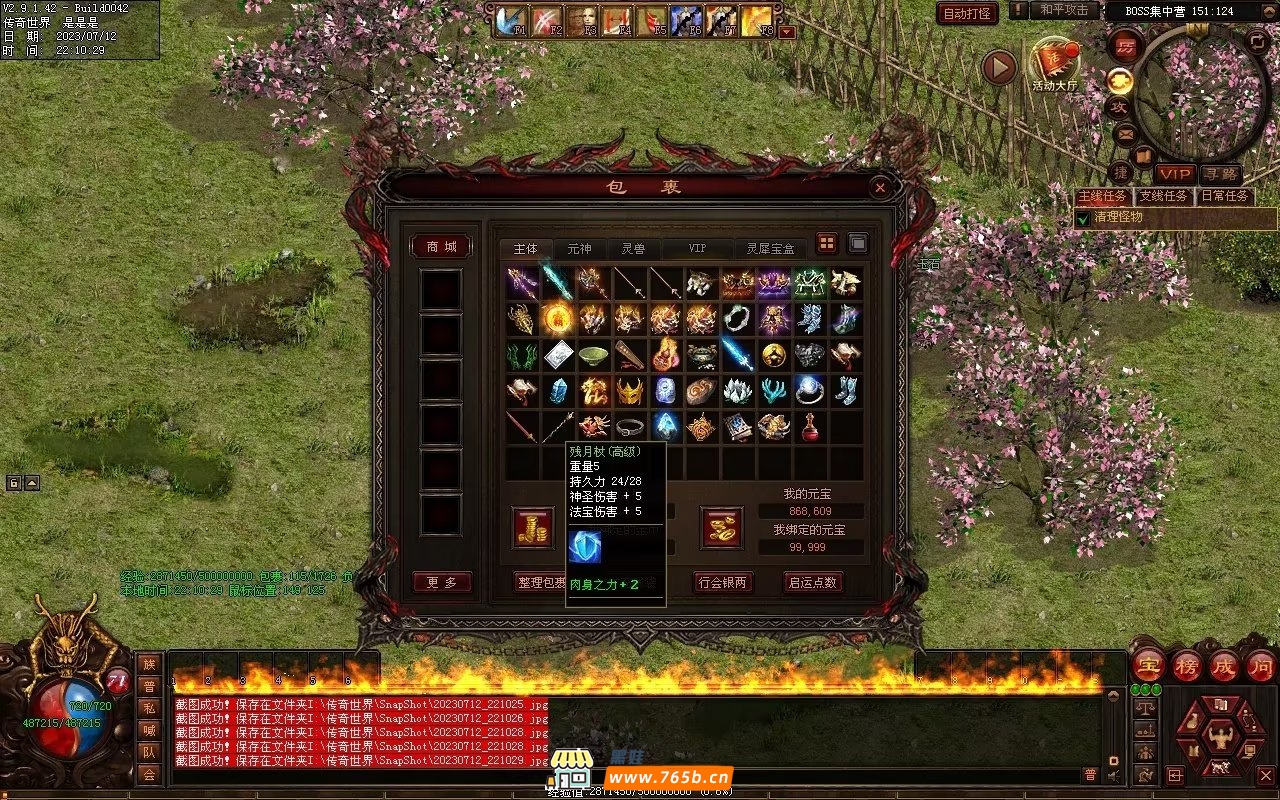The height and width of the screenshot is (800, 1280).
Task: Click the 寻路 pathfinding button
Action: point(1220,175)
